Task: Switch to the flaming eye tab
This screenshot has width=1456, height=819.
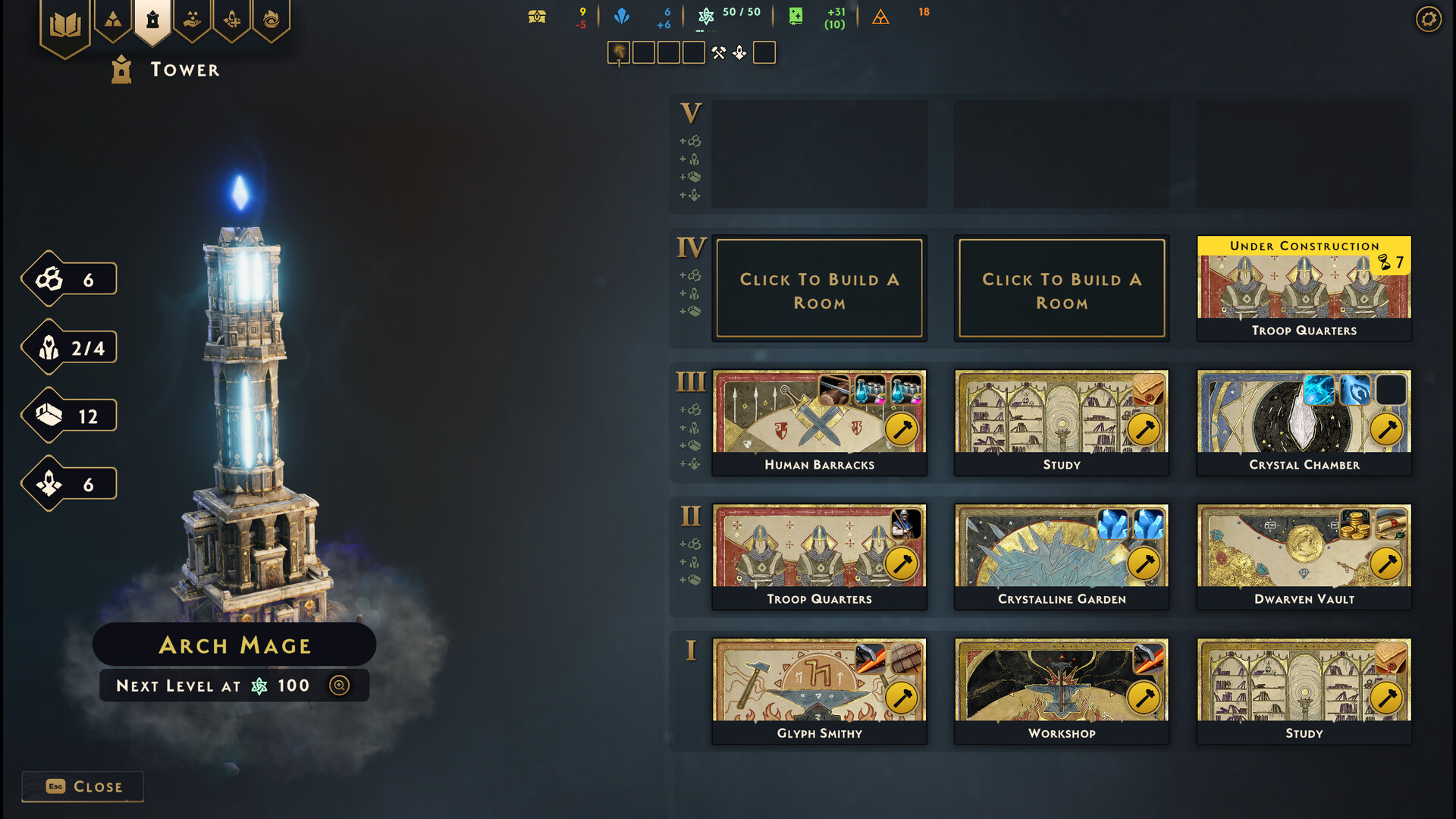Action: pos(271,20)
